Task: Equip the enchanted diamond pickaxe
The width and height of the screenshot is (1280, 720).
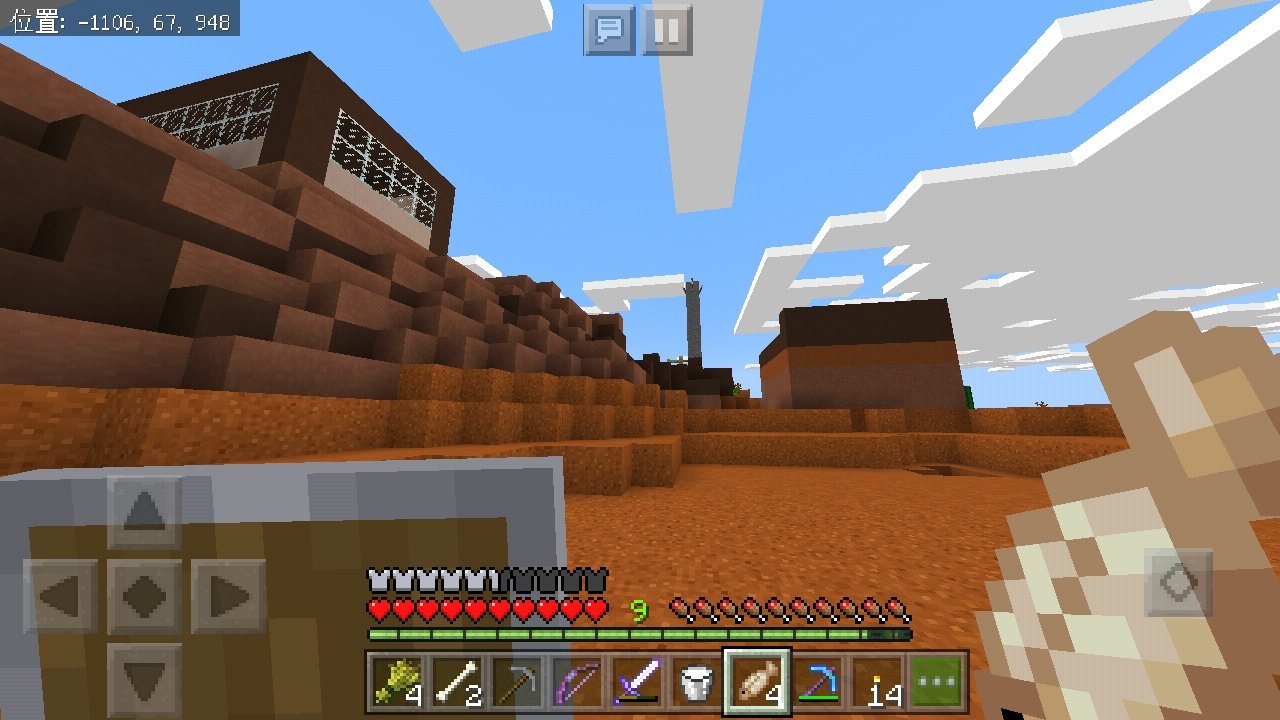Action: click(x=816, y=680)
